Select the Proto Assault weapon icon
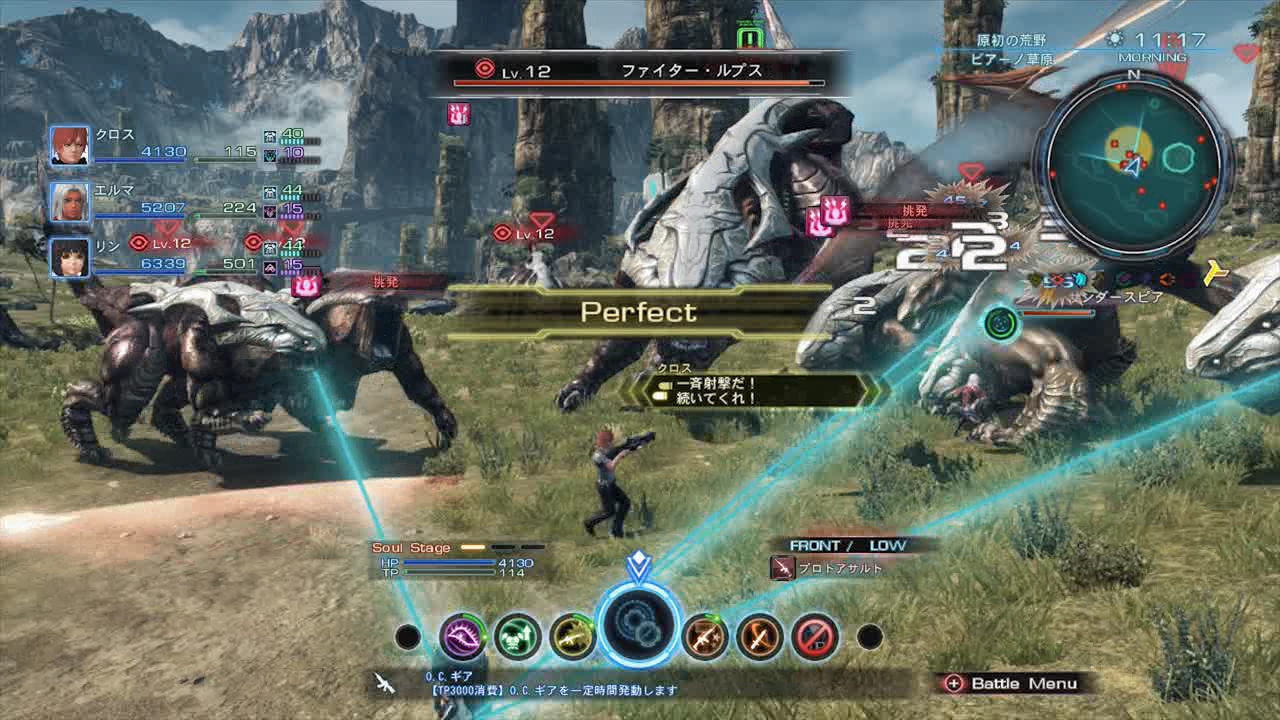The image size is (1280, 720). point(782,568)
